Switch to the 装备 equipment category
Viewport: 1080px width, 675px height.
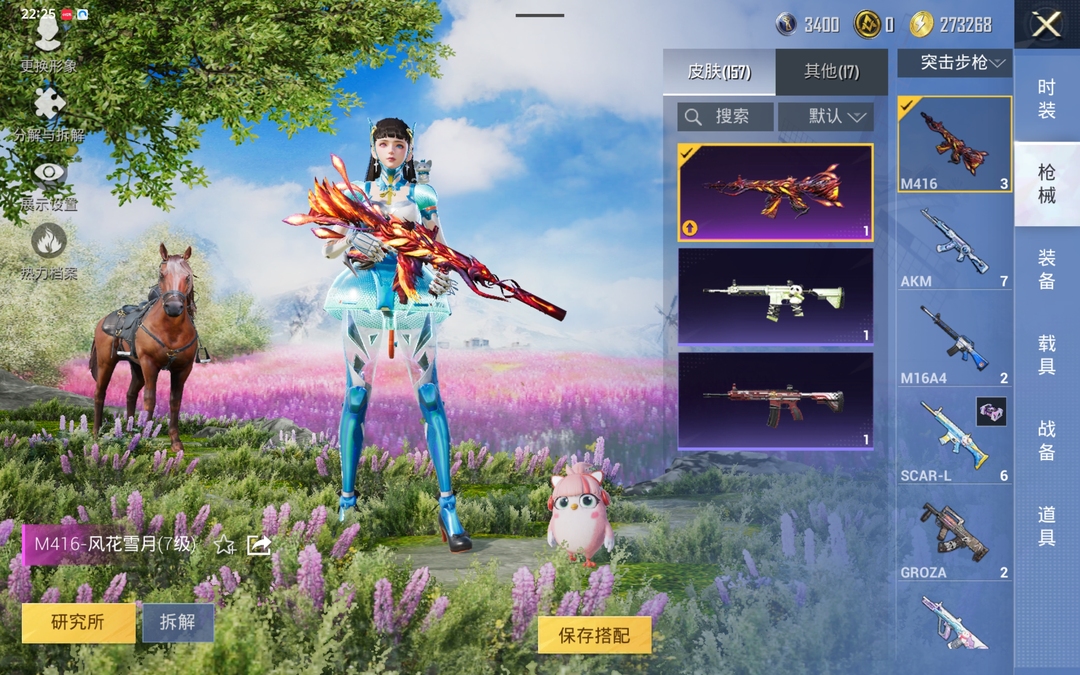click(x=1046, y=269)
